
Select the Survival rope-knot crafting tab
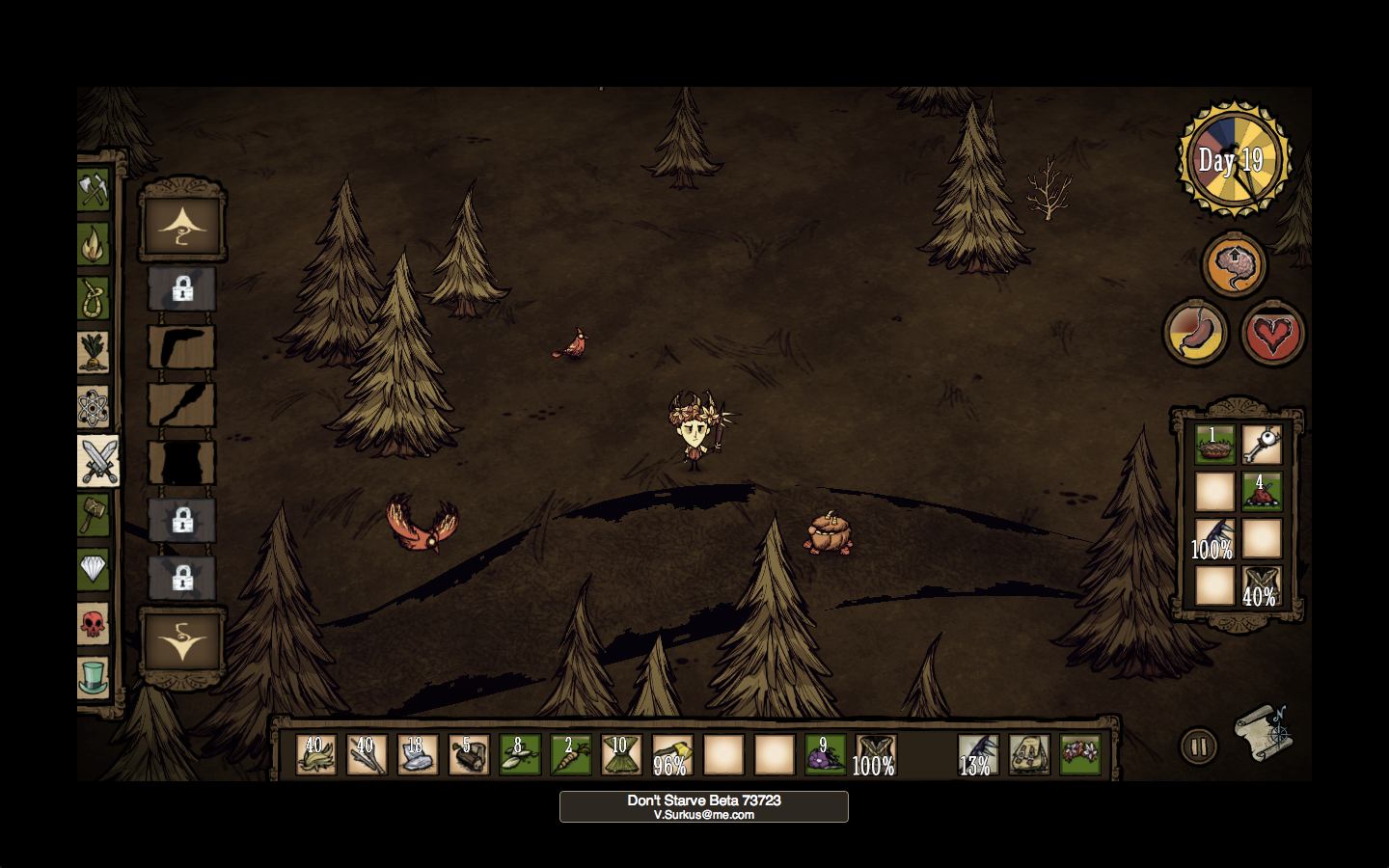[93, 298]
